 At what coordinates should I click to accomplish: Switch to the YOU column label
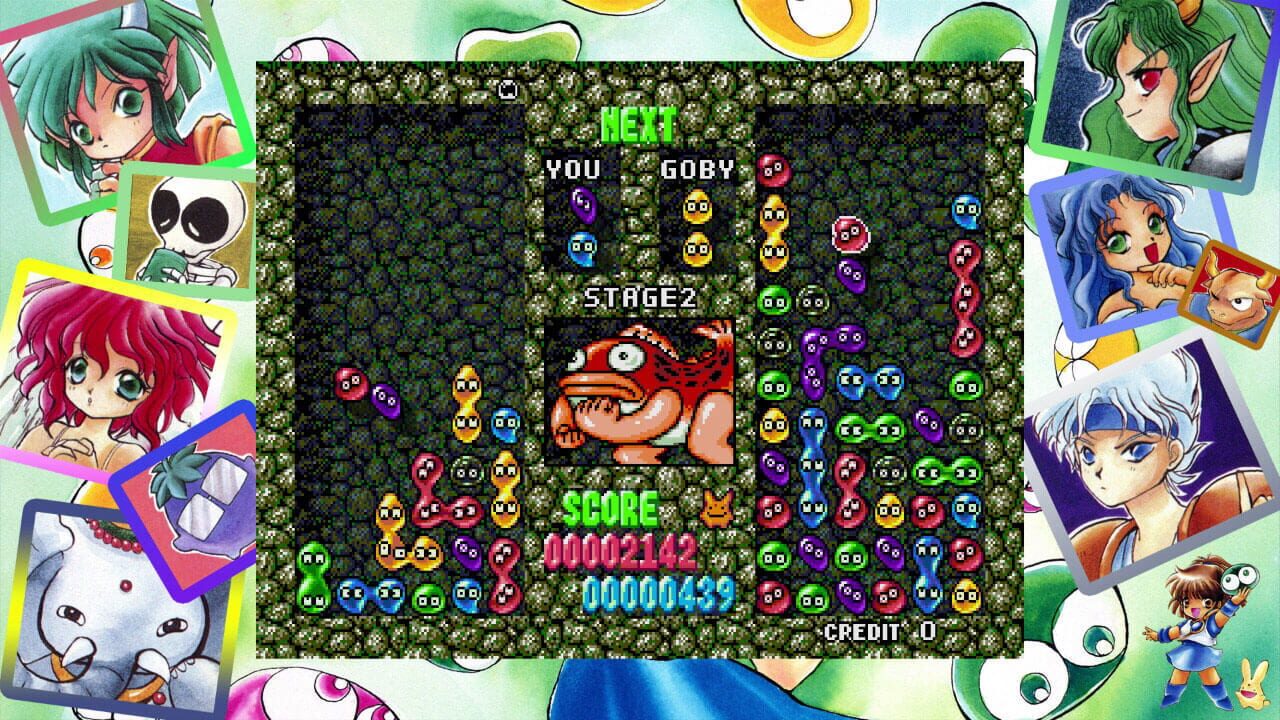[574, 169]
